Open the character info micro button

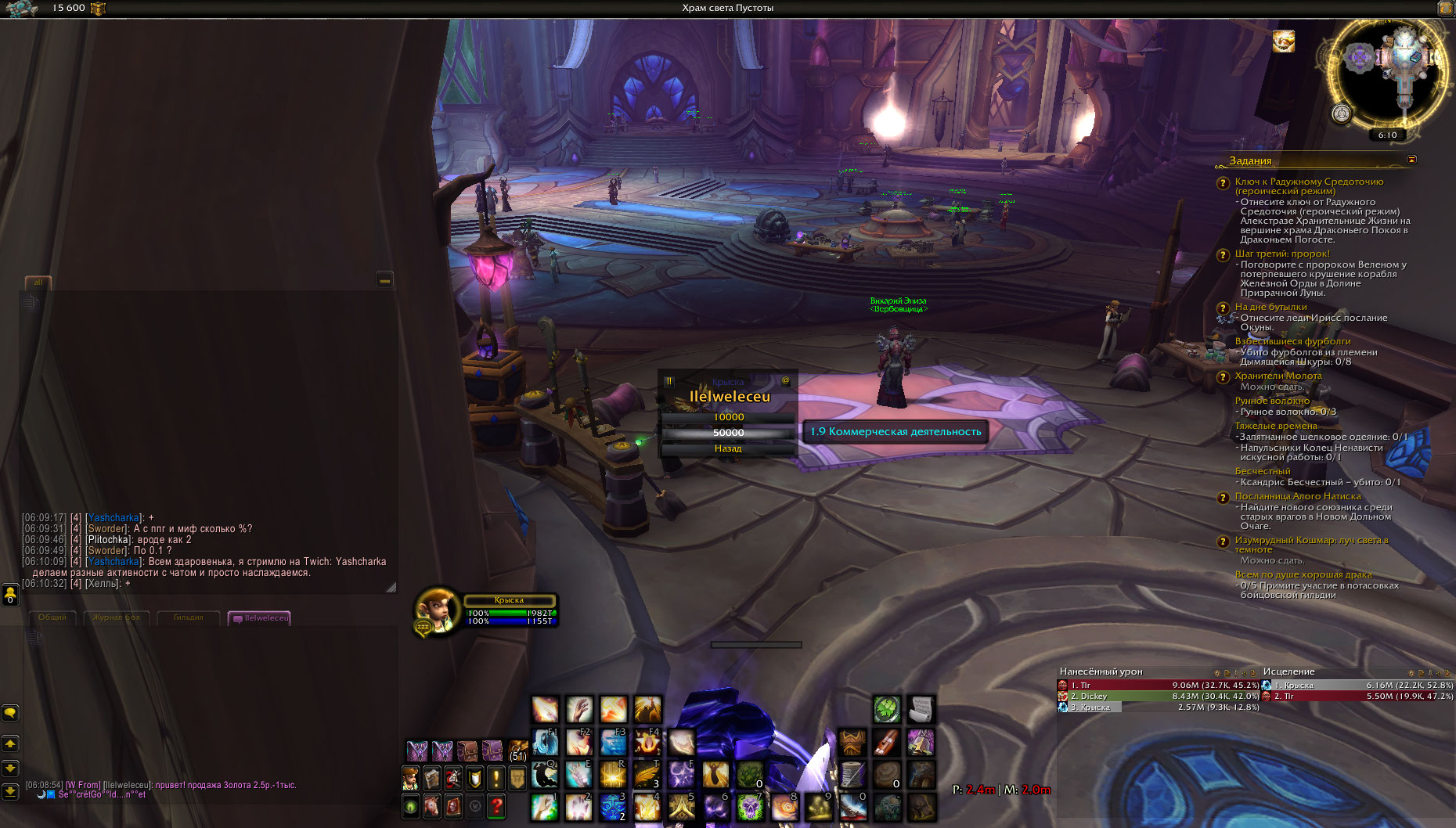410,778
